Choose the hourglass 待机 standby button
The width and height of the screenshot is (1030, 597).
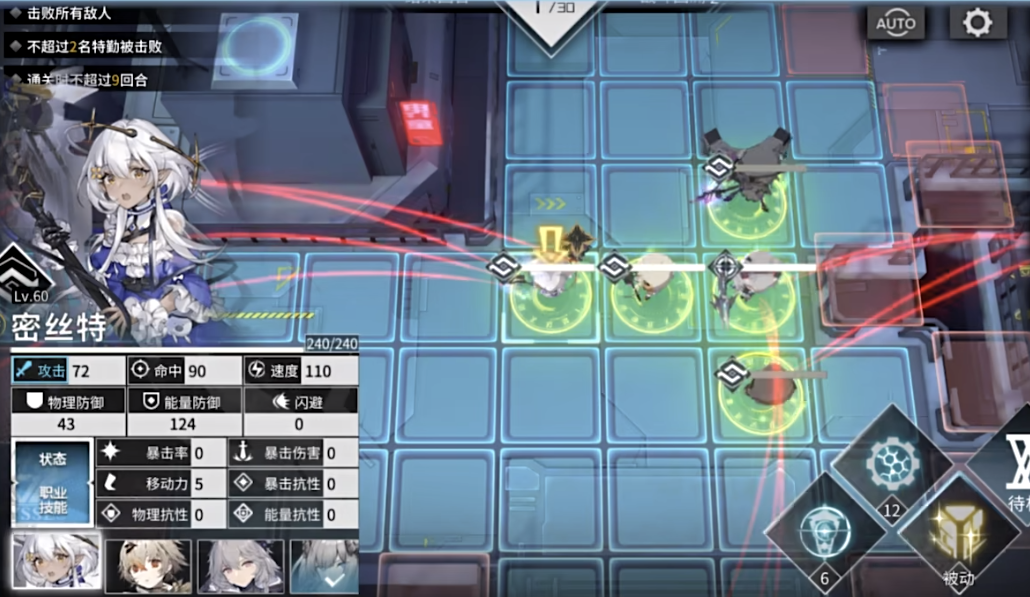tap(1010, 468)
